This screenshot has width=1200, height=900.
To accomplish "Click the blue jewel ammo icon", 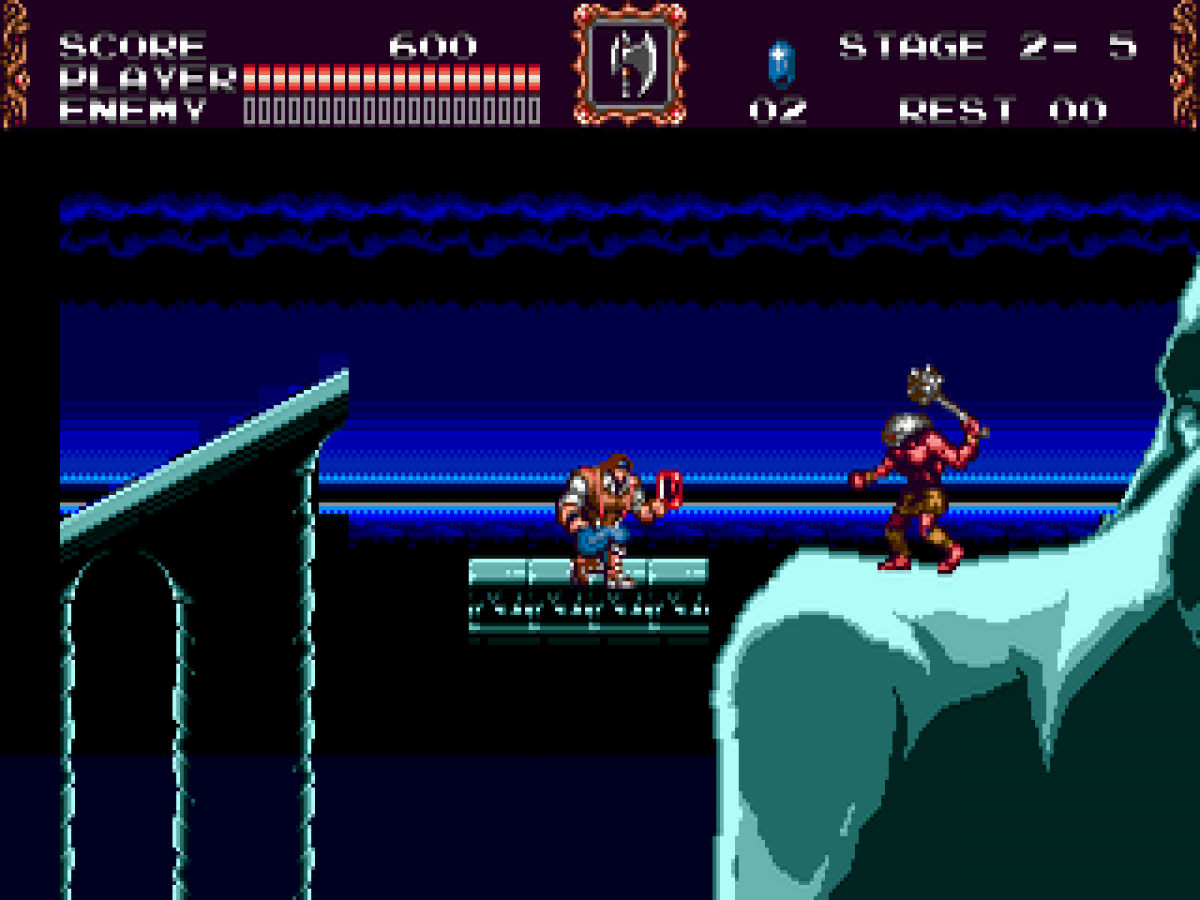I will [779, 62].
